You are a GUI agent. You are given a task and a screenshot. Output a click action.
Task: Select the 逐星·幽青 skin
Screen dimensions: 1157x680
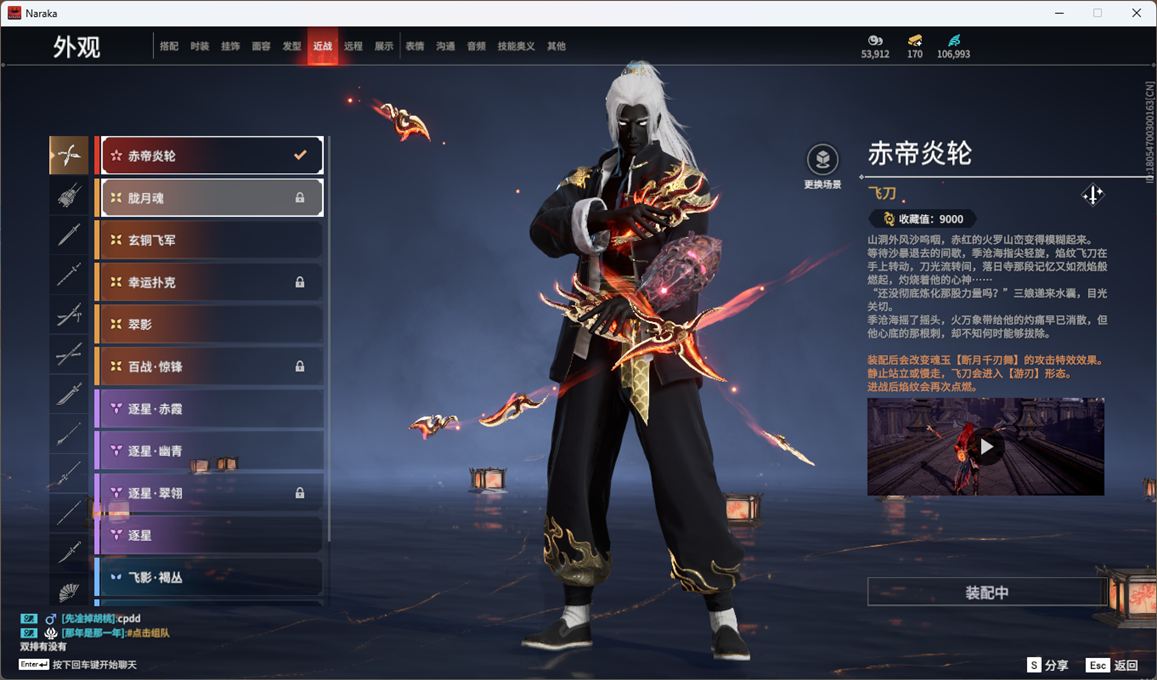(x=210, y=451)
